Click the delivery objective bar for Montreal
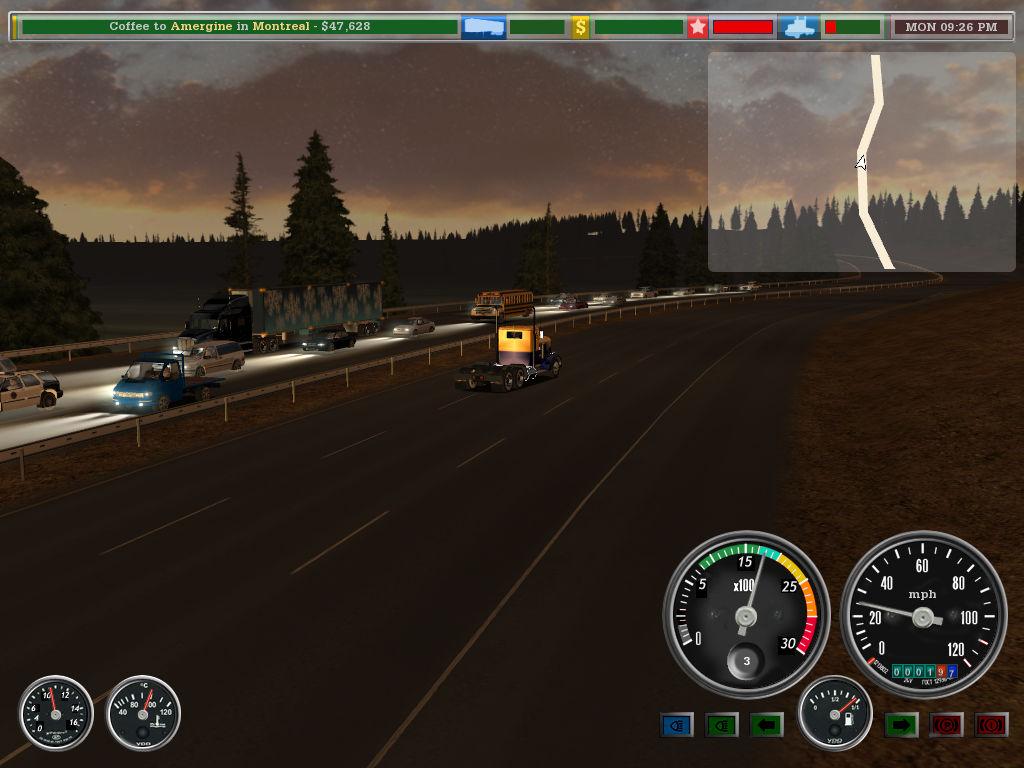 coord(239,27)
